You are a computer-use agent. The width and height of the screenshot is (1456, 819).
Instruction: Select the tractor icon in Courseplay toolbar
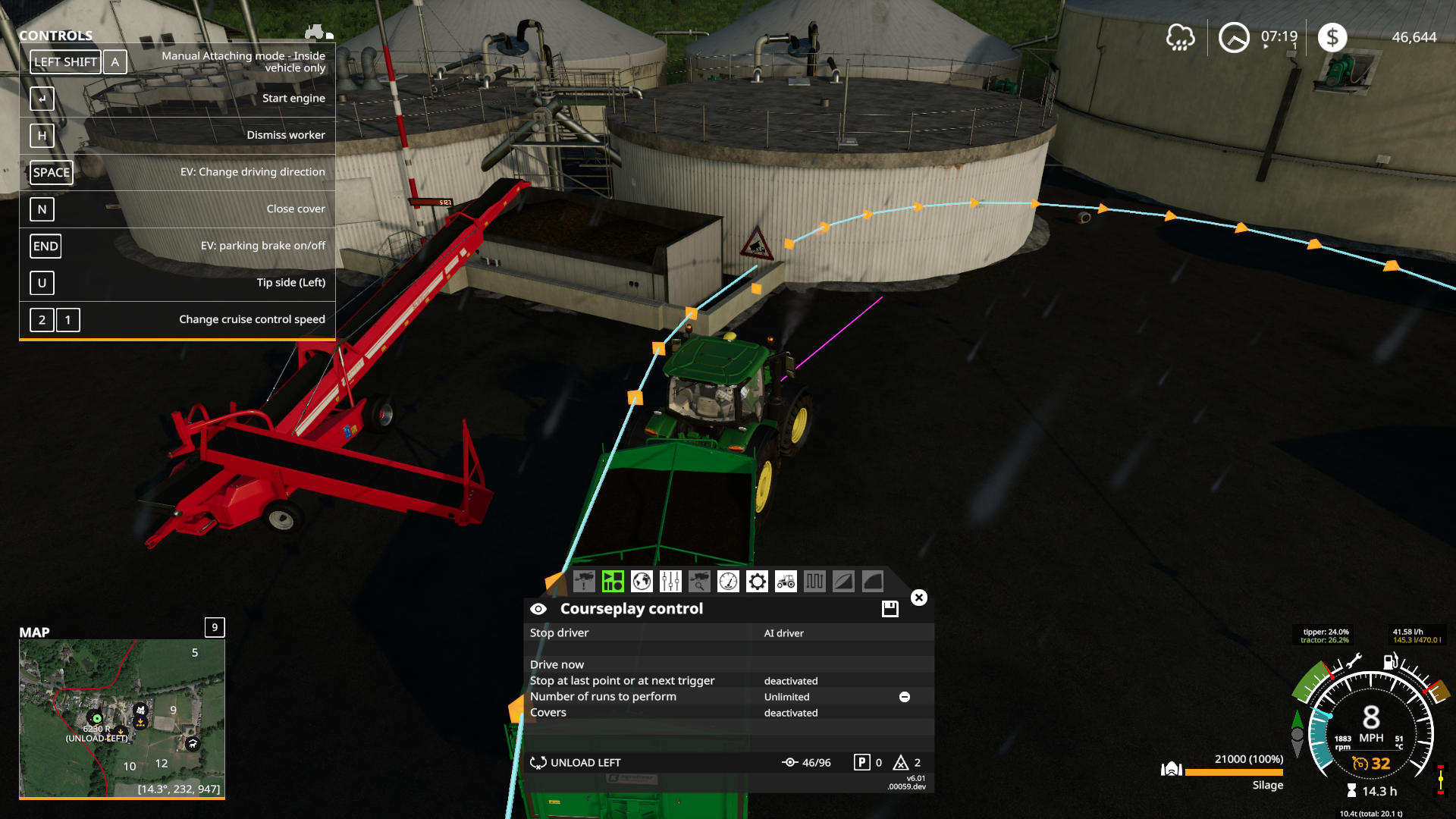click(x=785, y=582)
